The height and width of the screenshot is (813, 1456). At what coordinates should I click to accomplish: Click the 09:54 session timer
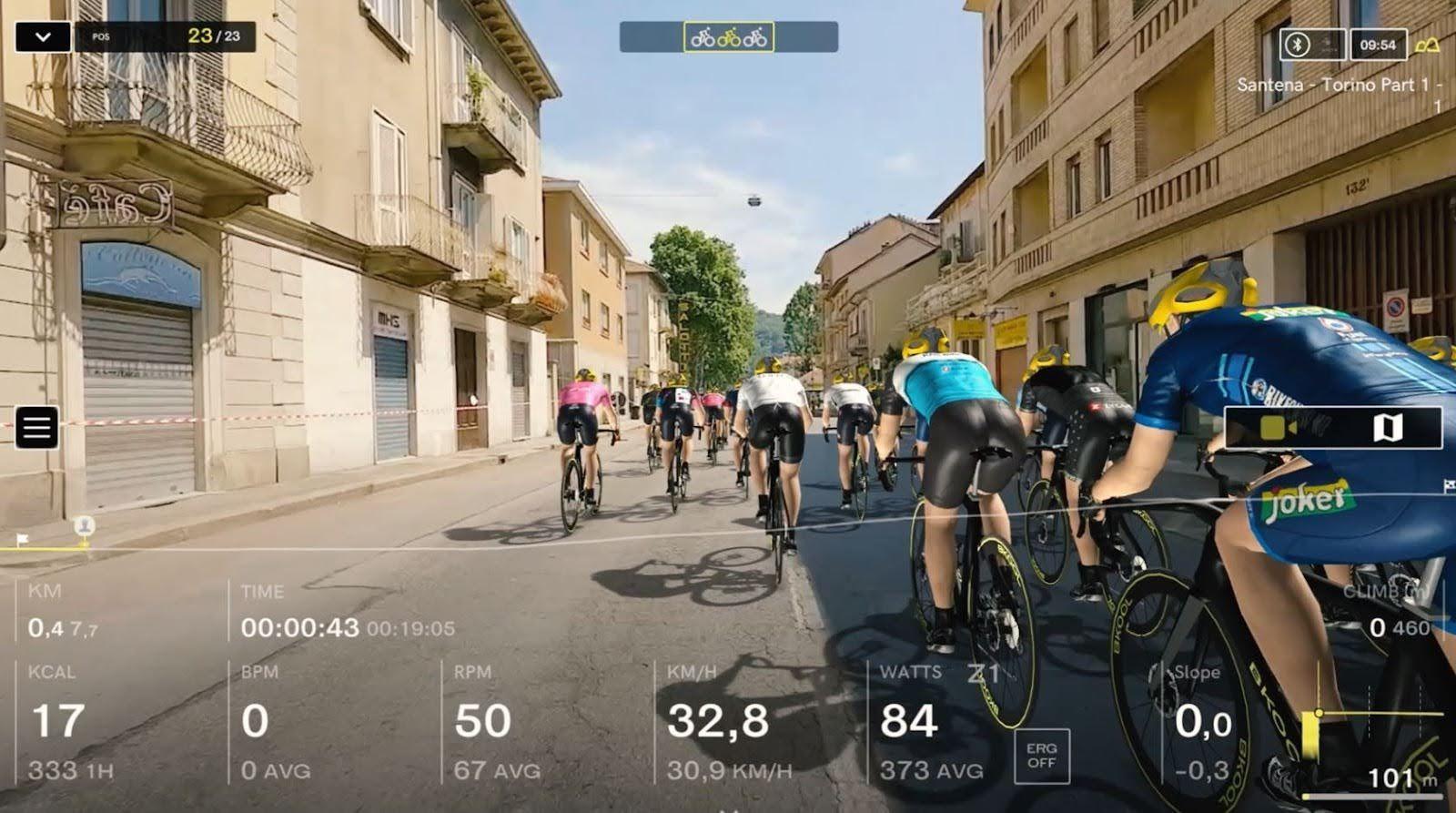coord(1375,41)
